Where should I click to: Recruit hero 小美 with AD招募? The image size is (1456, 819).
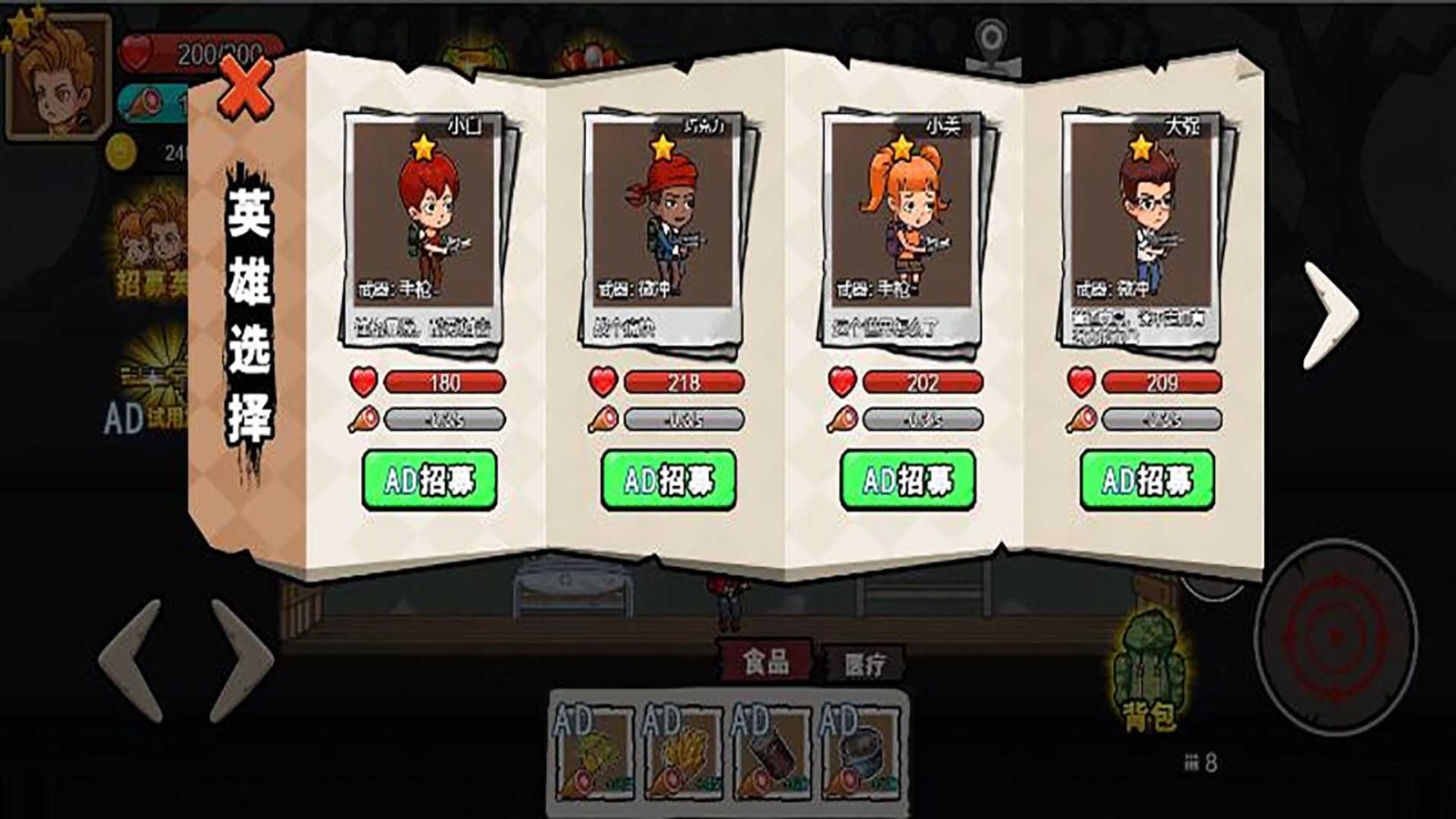tap(908, 480)
